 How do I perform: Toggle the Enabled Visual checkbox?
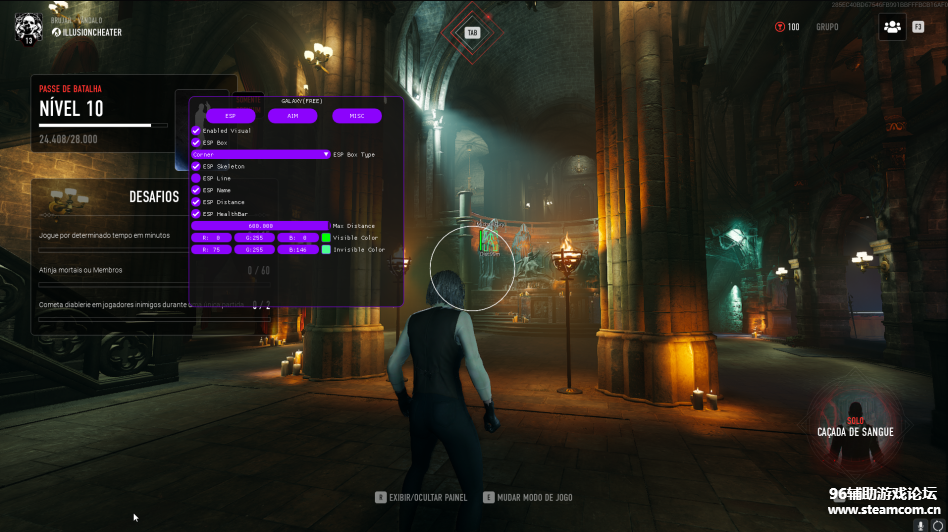196,131
